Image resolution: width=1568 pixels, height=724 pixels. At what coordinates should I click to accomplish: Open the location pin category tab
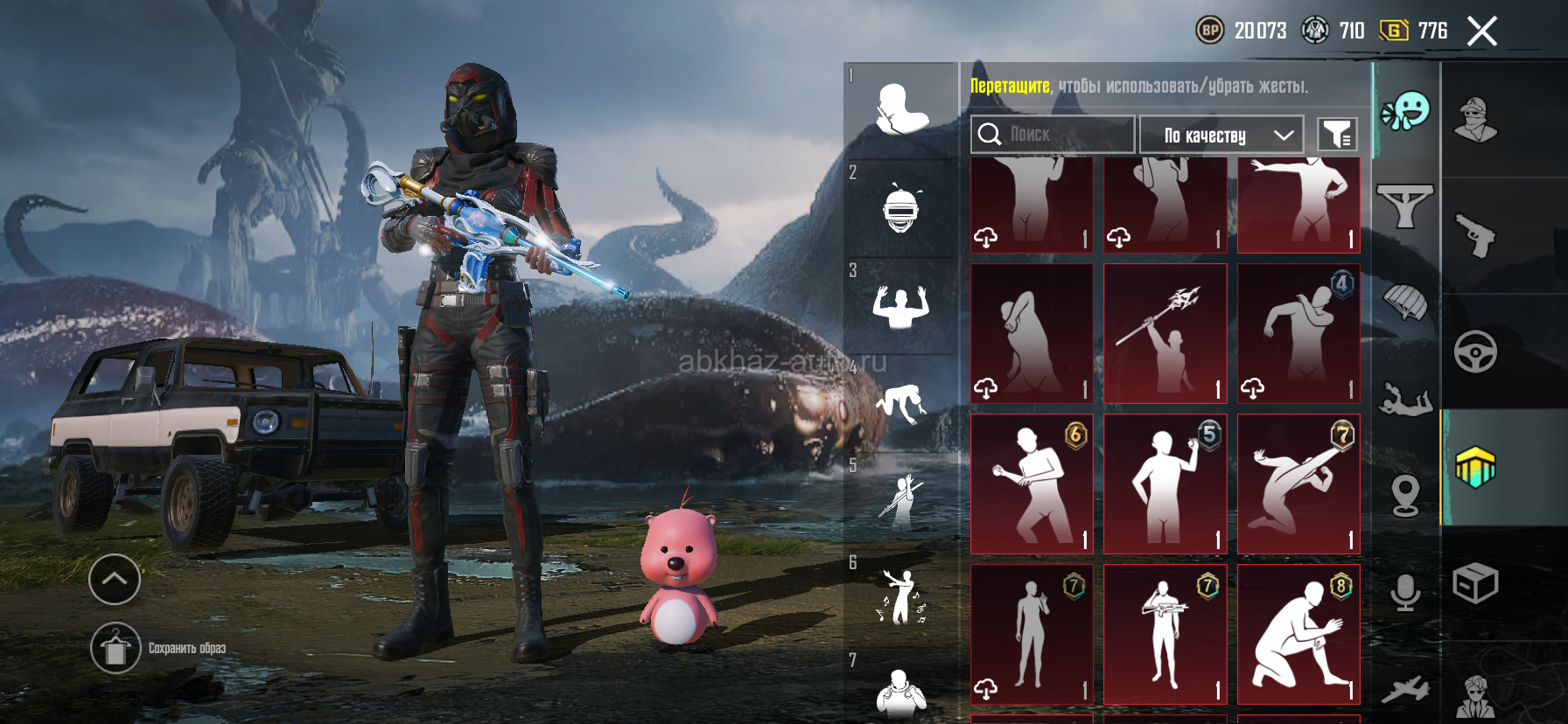pos(1405,496)
